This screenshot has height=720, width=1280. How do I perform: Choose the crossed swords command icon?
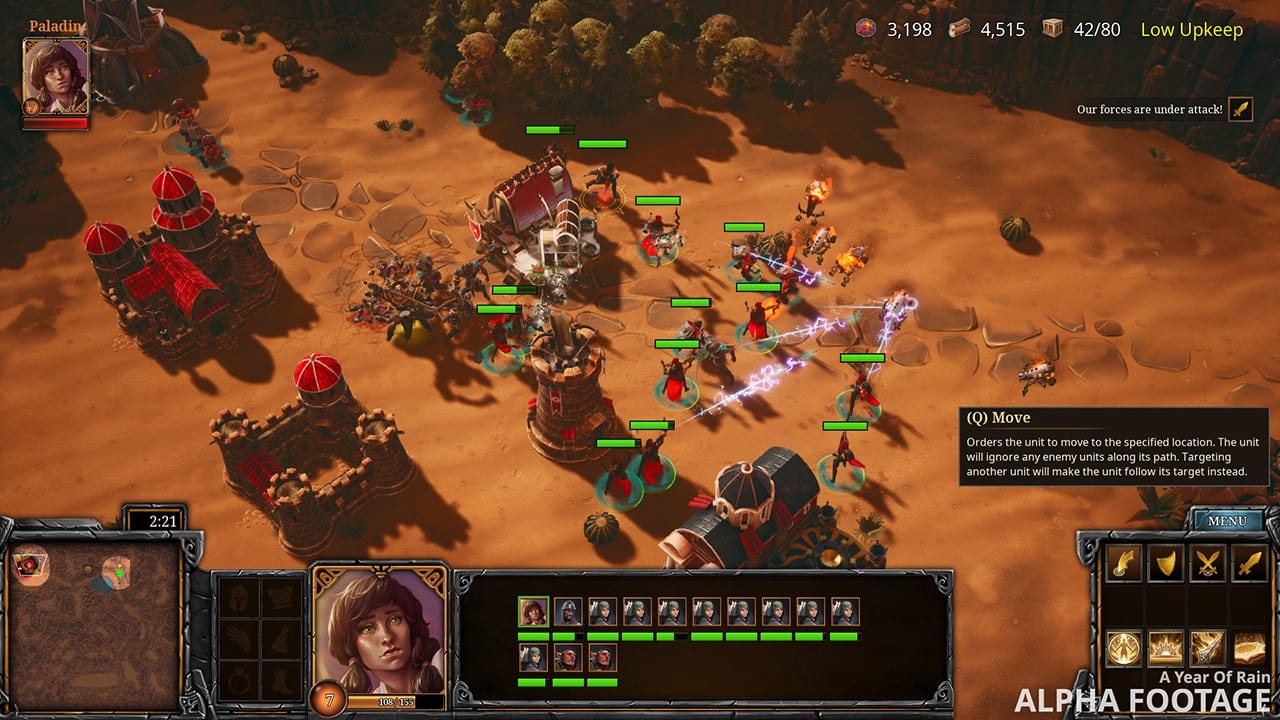(1207, 564)
